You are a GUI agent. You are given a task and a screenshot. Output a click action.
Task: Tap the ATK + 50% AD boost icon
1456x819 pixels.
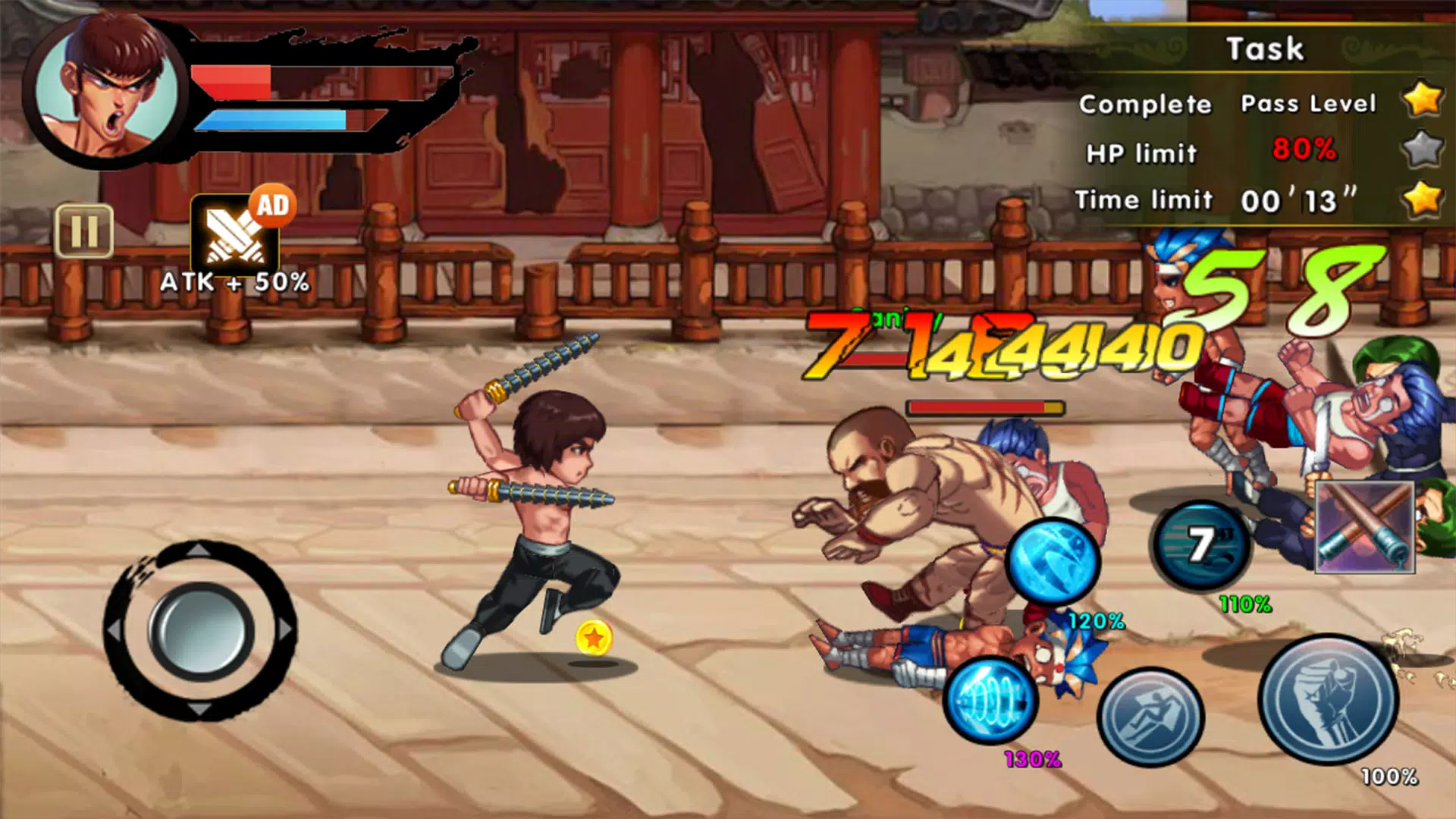click(x=235, y=235)
